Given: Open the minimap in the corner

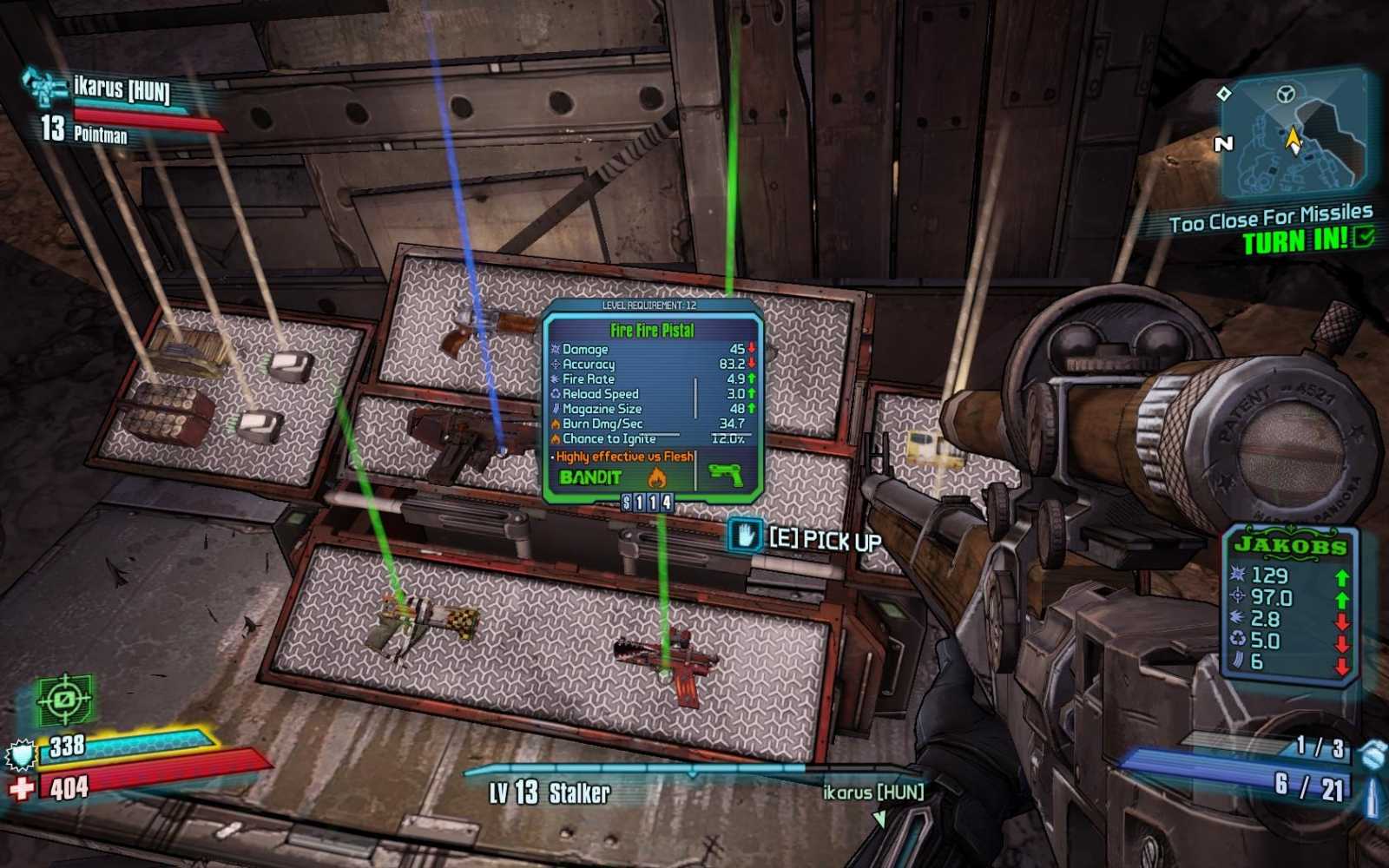Looking at the screenshot, I should point(1295,135).
